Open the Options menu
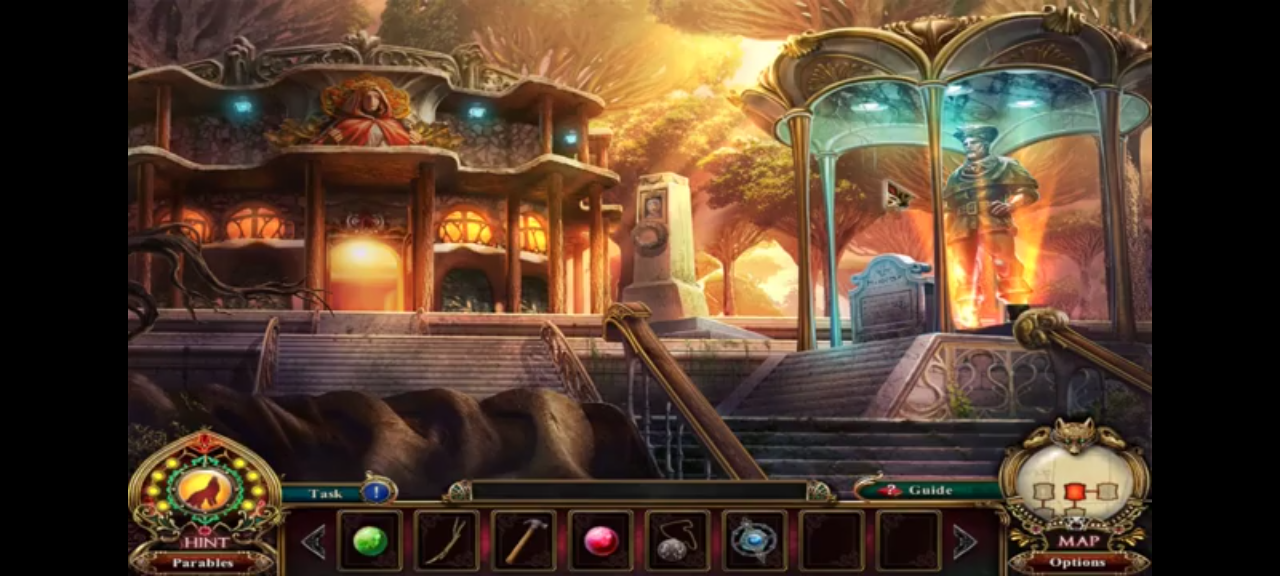Screen dimensions: 1280x576 (x=1077, y=562)
